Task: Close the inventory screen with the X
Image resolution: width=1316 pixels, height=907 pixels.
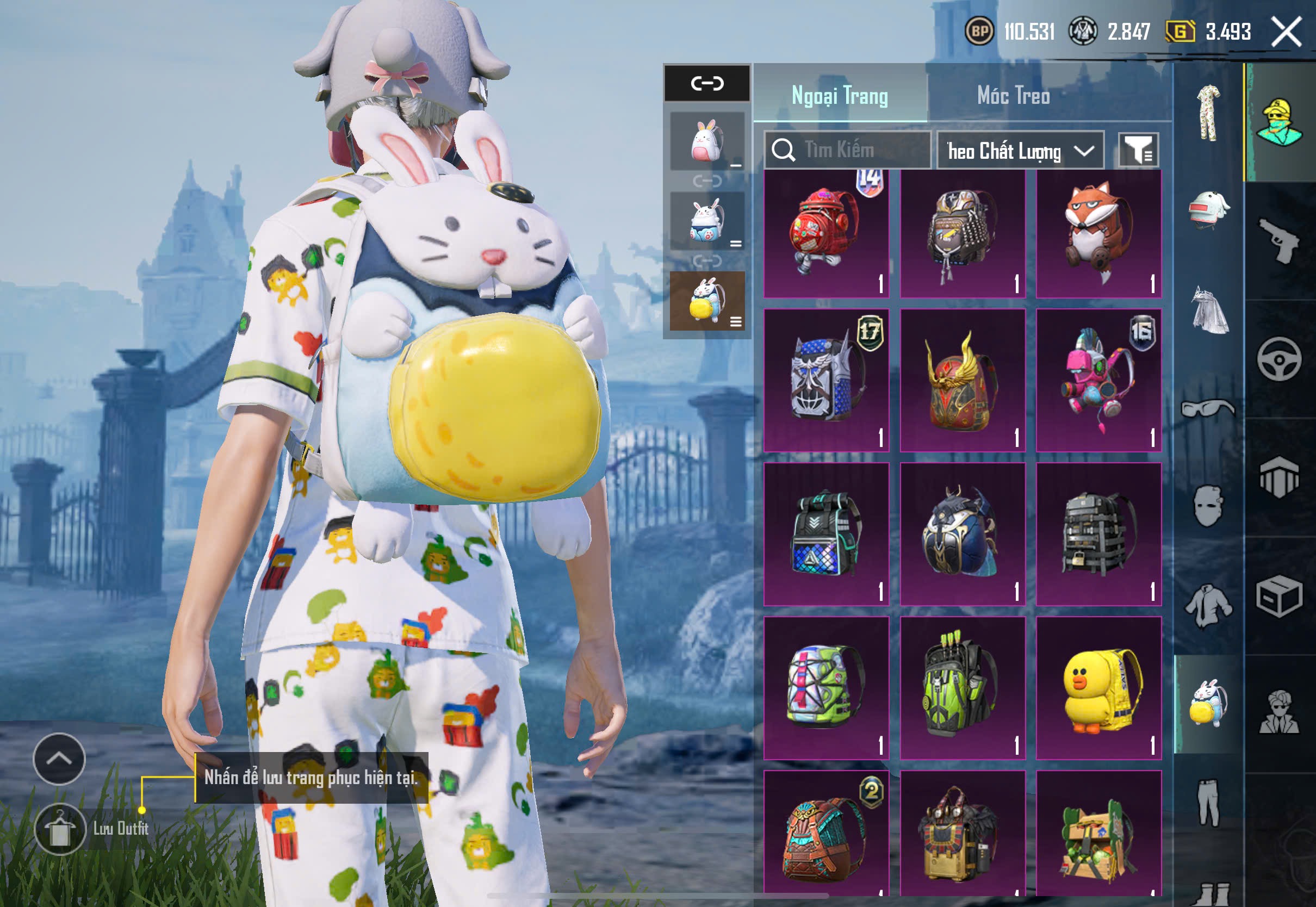Action: point(1286,31)
